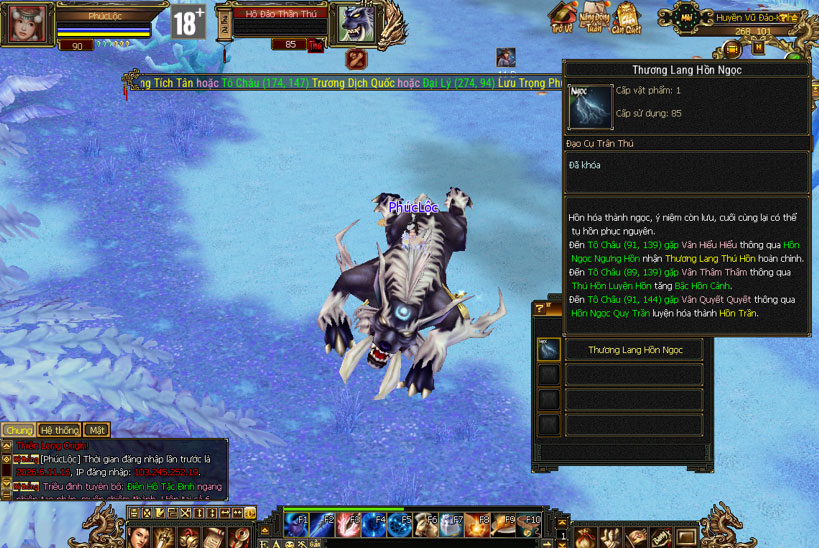Open the question mark help button

pos(541,309)
